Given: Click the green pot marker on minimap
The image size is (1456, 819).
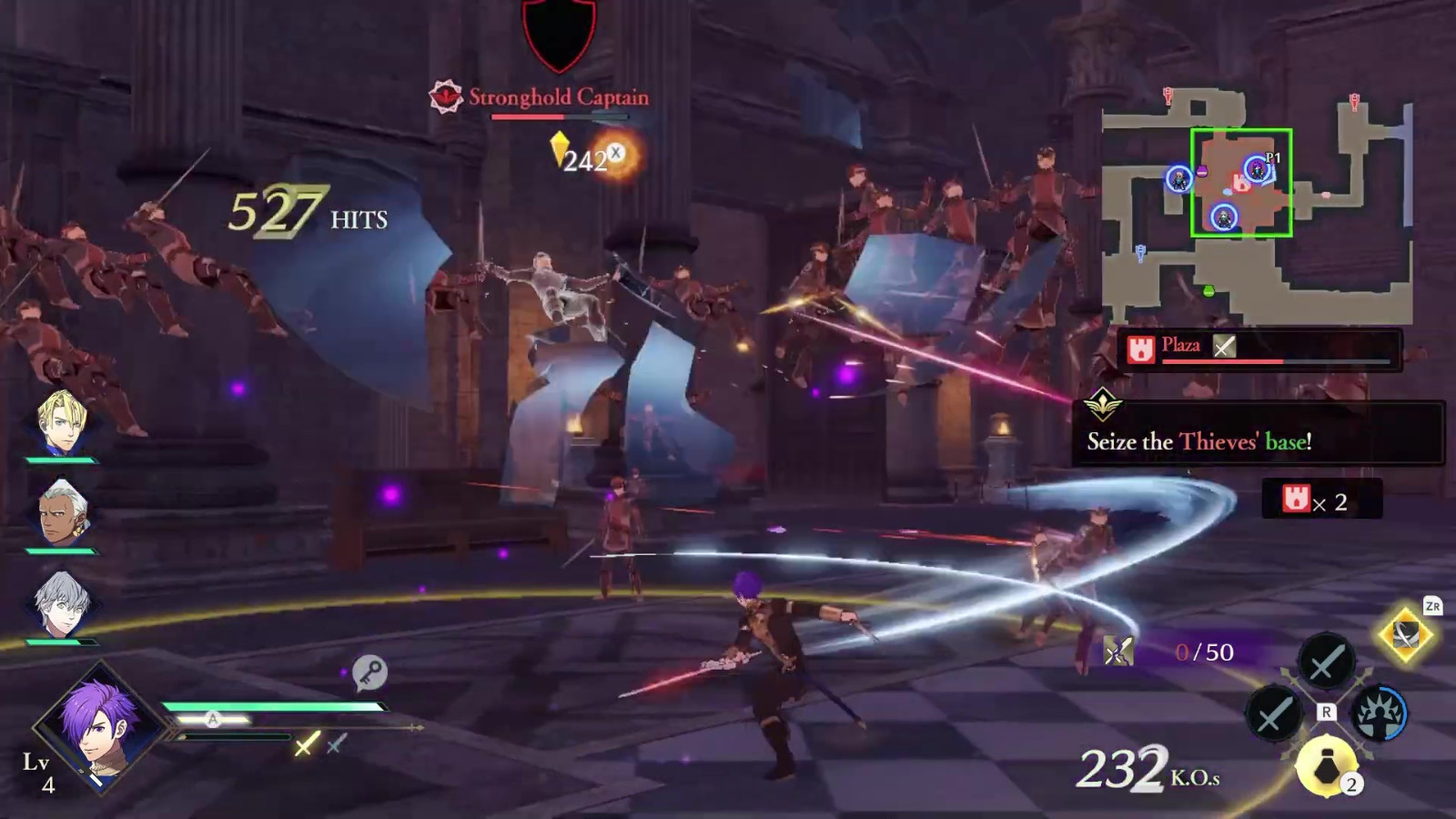Looking at the screenshot, I should (1208, 291).
